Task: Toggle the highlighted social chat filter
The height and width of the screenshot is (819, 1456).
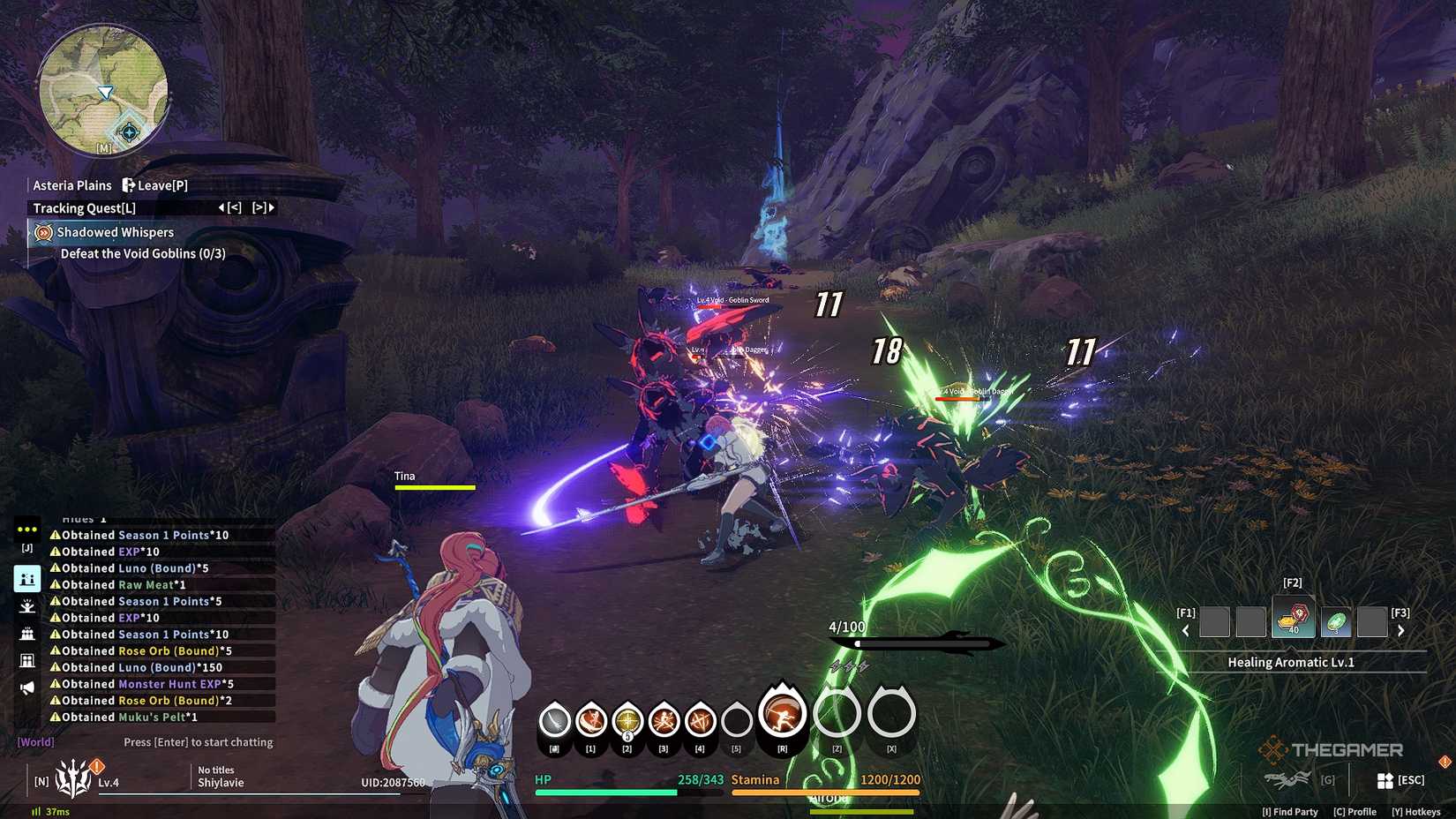Action: [x=26, y=578]
